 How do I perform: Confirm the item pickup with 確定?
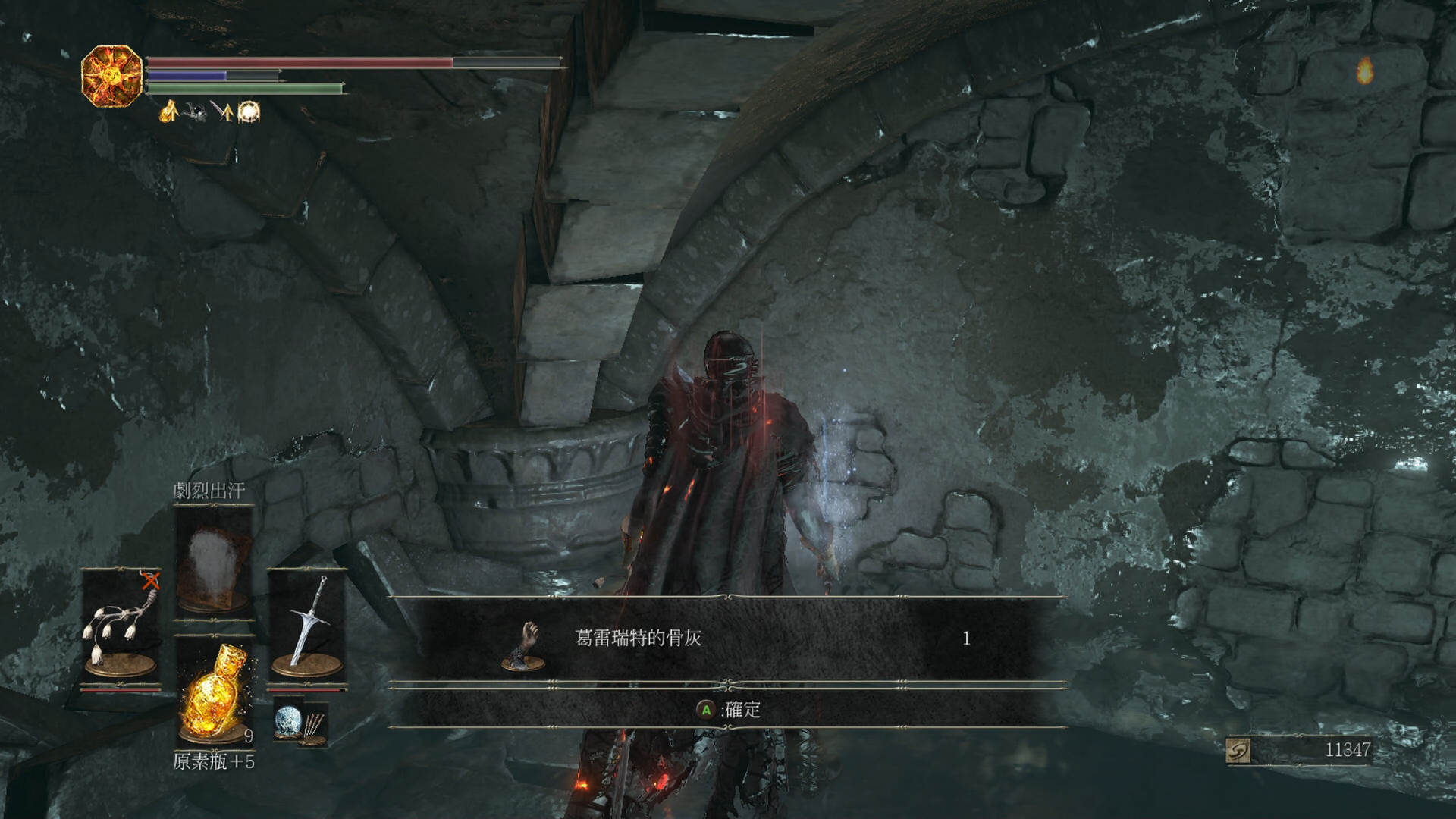coord(729,710)
